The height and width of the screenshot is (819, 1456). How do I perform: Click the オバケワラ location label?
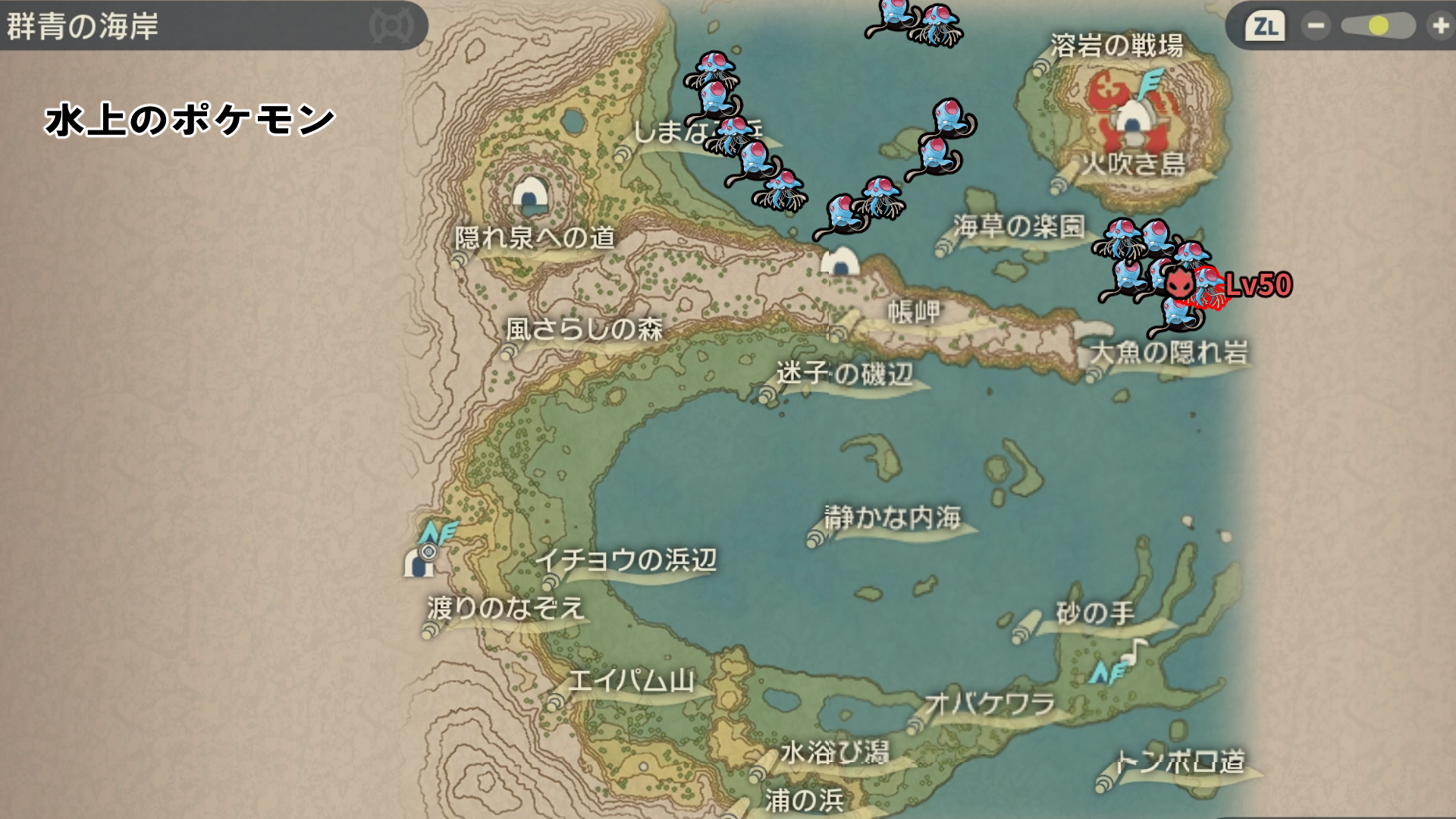(x=990, y=704)
